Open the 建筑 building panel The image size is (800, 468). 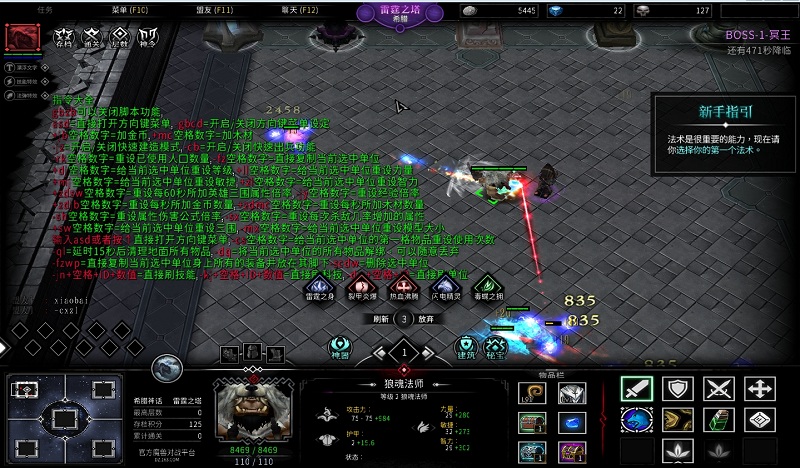click(x=465, y=346)
